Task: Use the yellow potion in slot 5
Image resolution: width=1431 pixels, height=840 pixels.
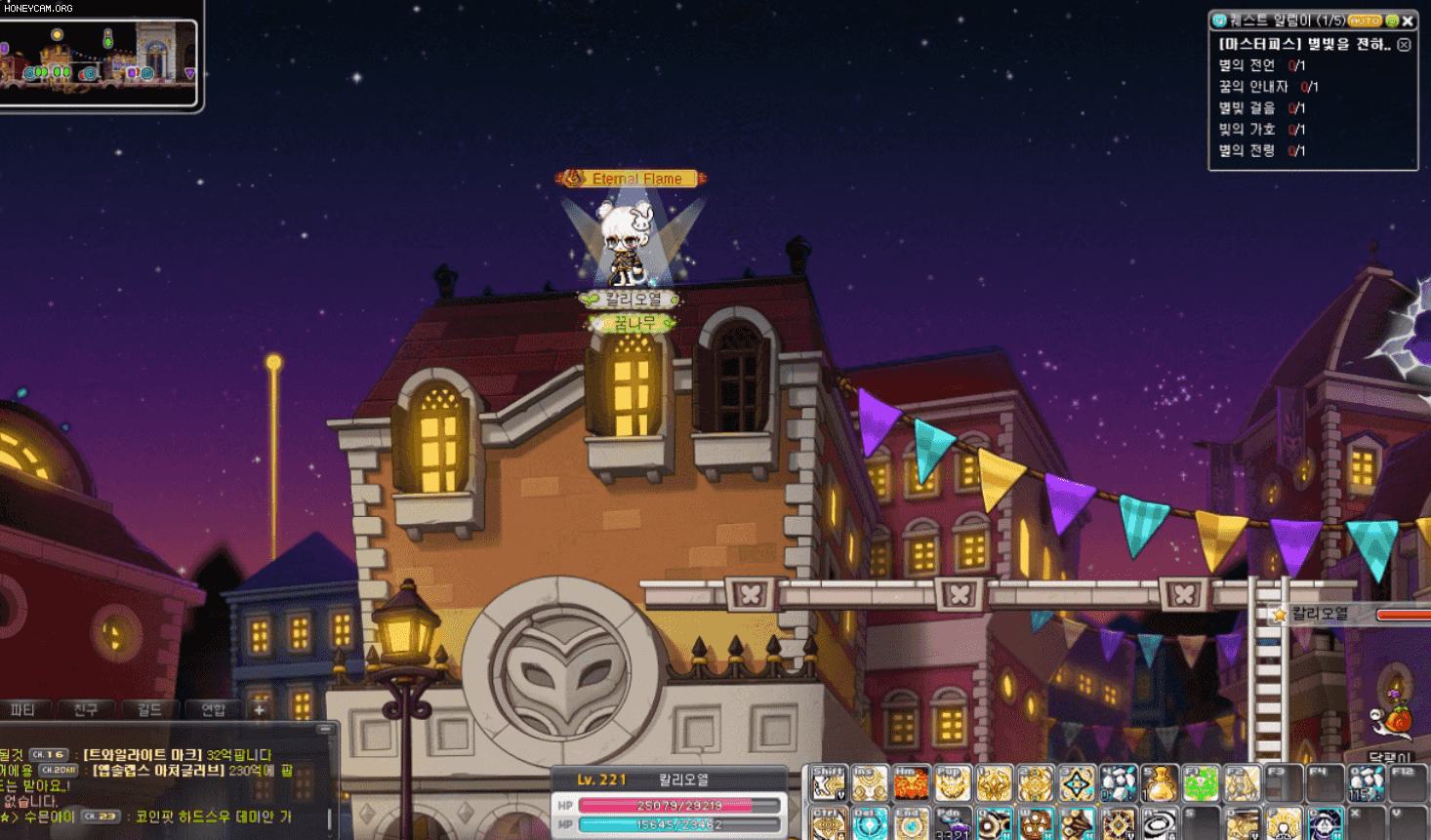Action: point(1160,783)
